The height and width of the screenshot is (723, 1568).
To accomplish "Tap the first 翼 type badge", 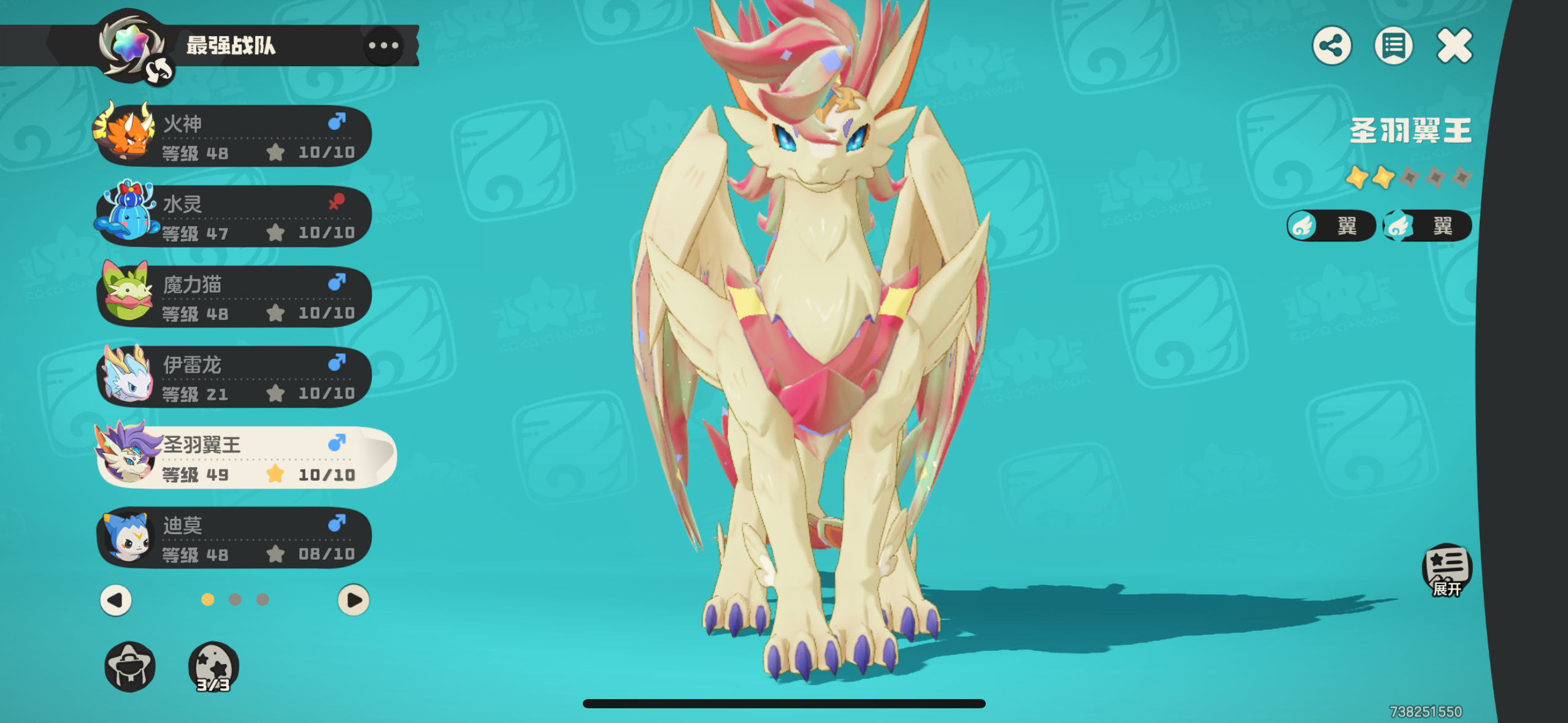I will click(x=1331, y=226).
